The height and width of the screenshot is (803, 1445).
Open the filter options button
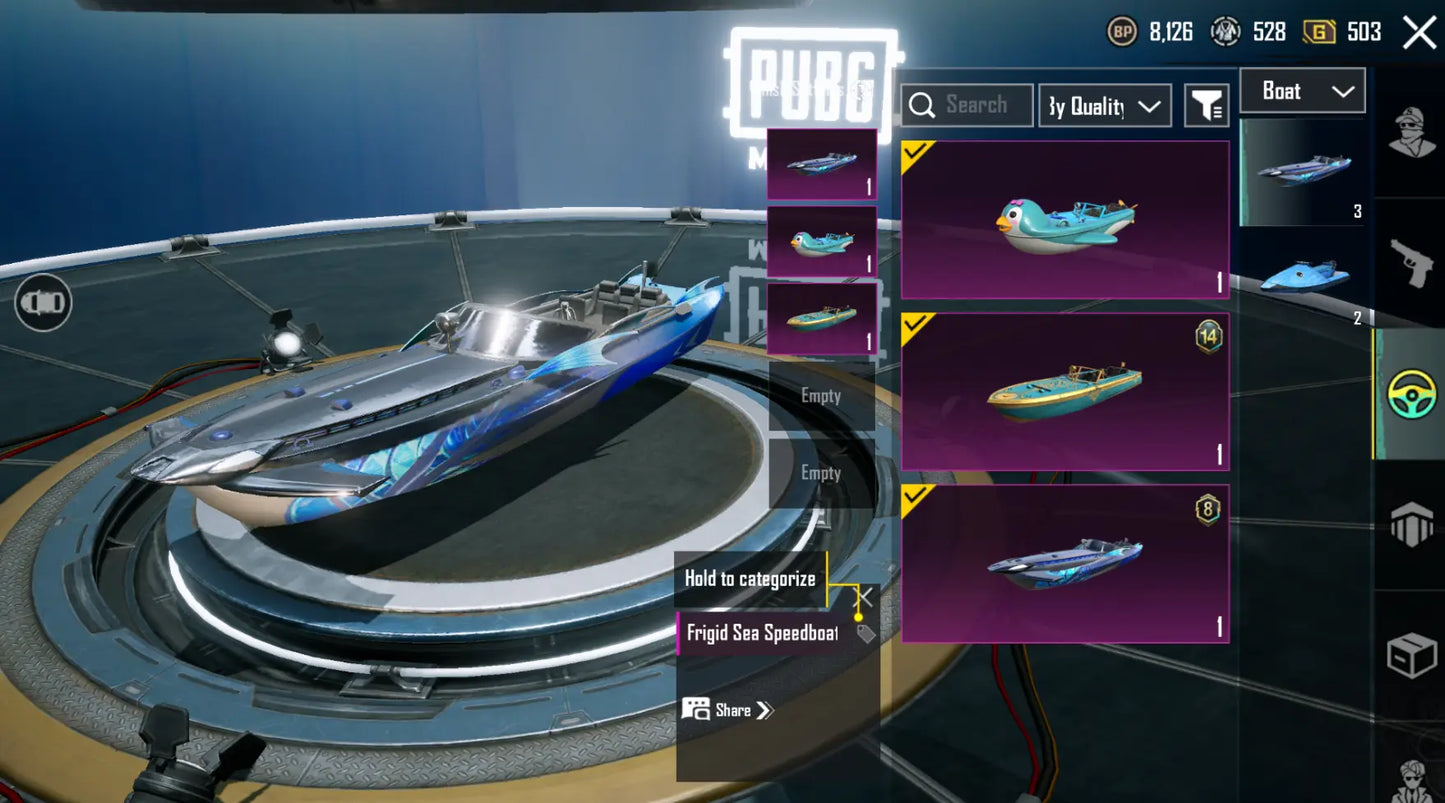[1207, 105]
